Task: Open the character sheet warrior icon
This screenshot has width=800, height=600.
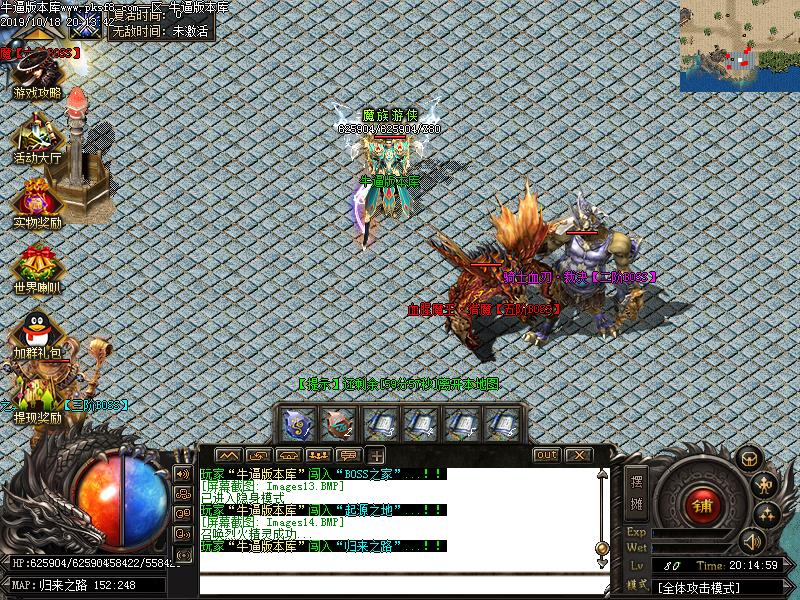Action: point(766,486)
